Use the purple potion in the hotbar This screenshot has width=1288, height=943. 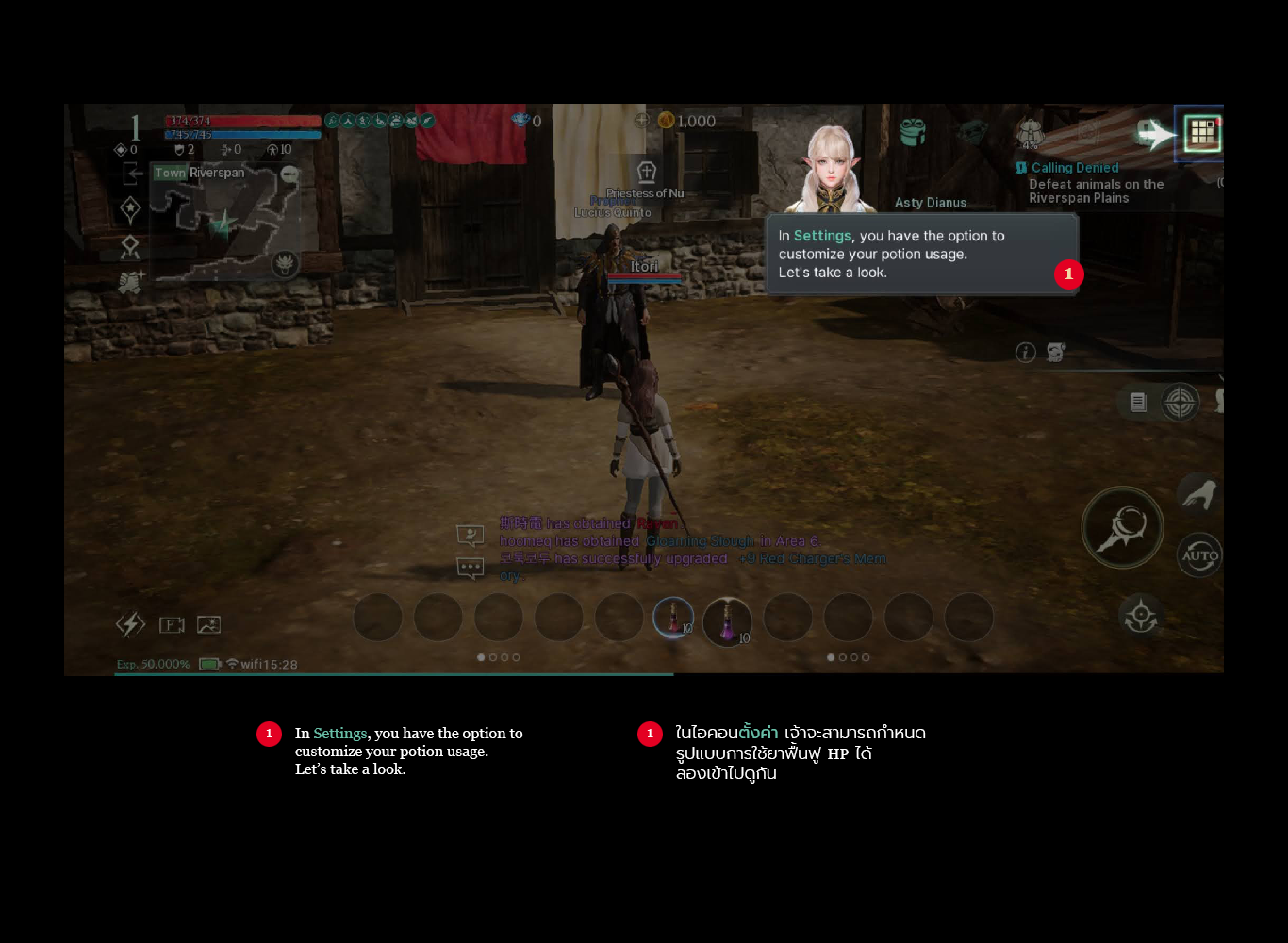[727, 621]
